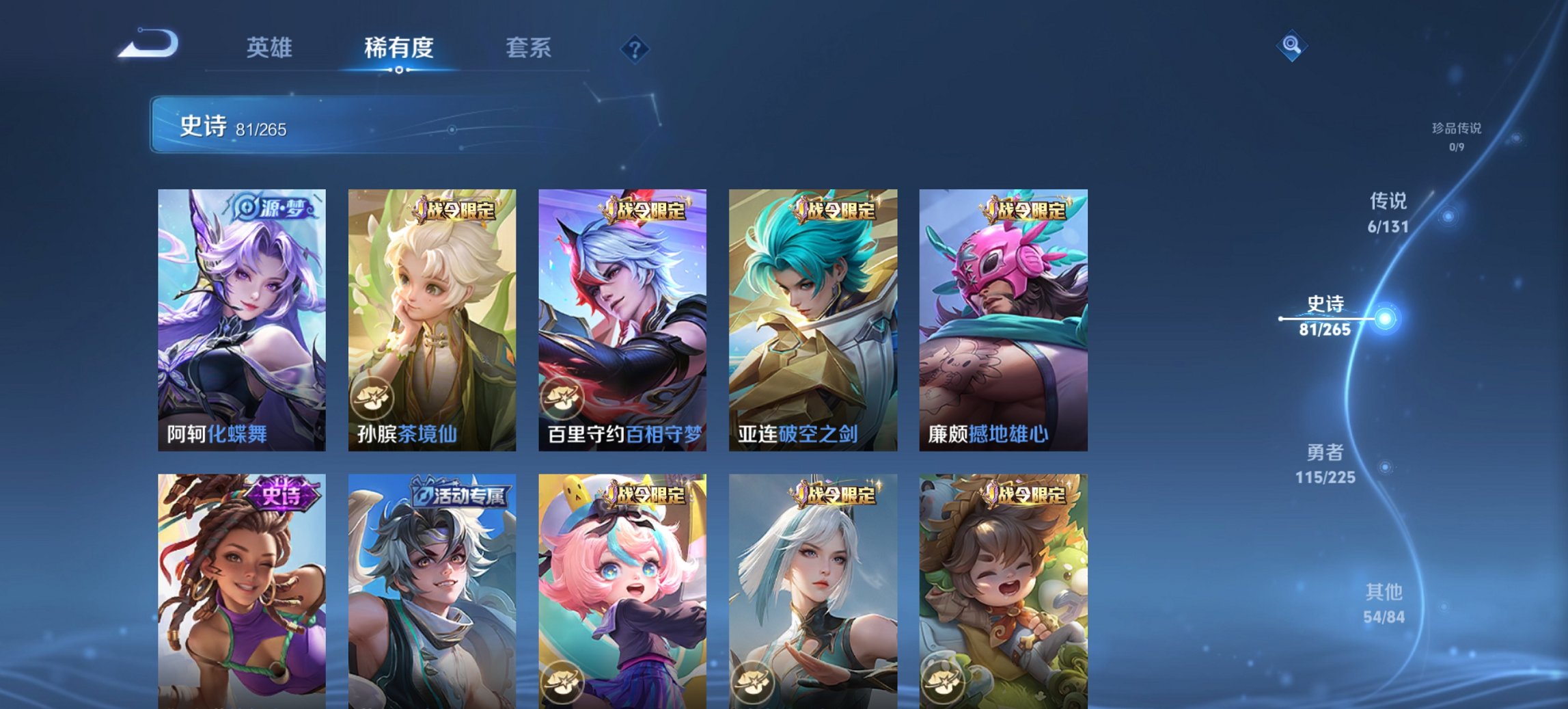The height and width of the screenshot is (709, 1568).
Task: Switch to the 英雄 tab
Action: coord(270,48)
